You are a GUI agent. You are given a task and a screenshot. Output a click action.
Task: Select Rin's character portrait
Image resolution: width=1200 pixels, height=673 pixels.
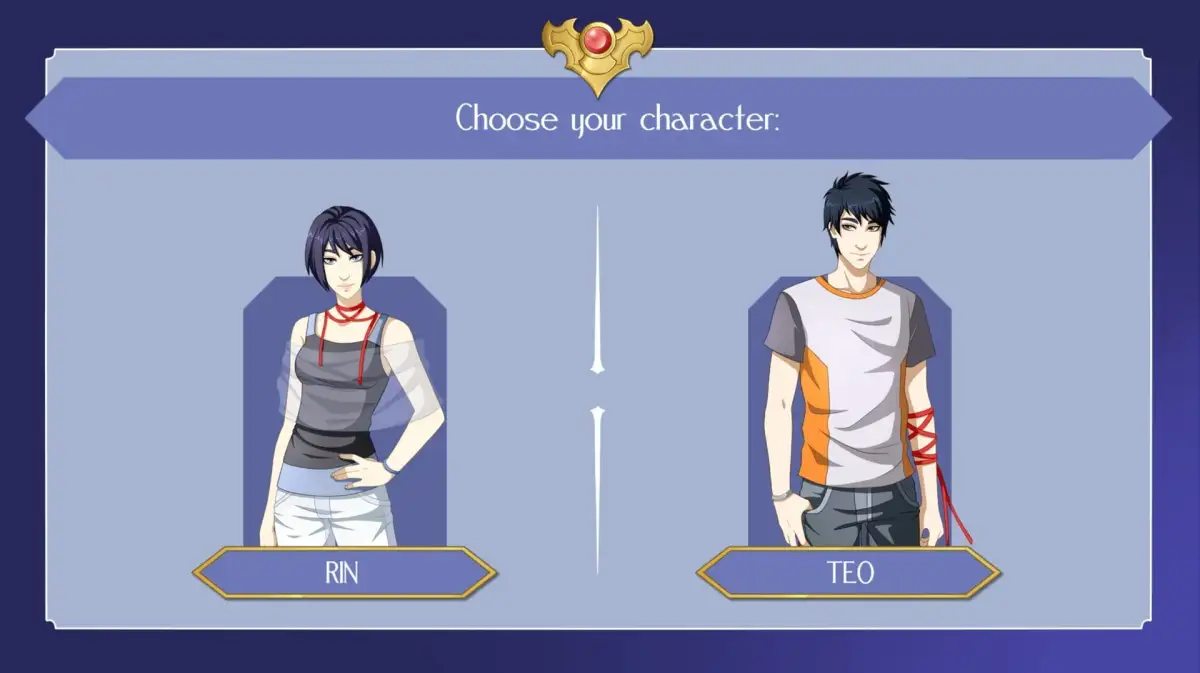(x=344, y=400)
